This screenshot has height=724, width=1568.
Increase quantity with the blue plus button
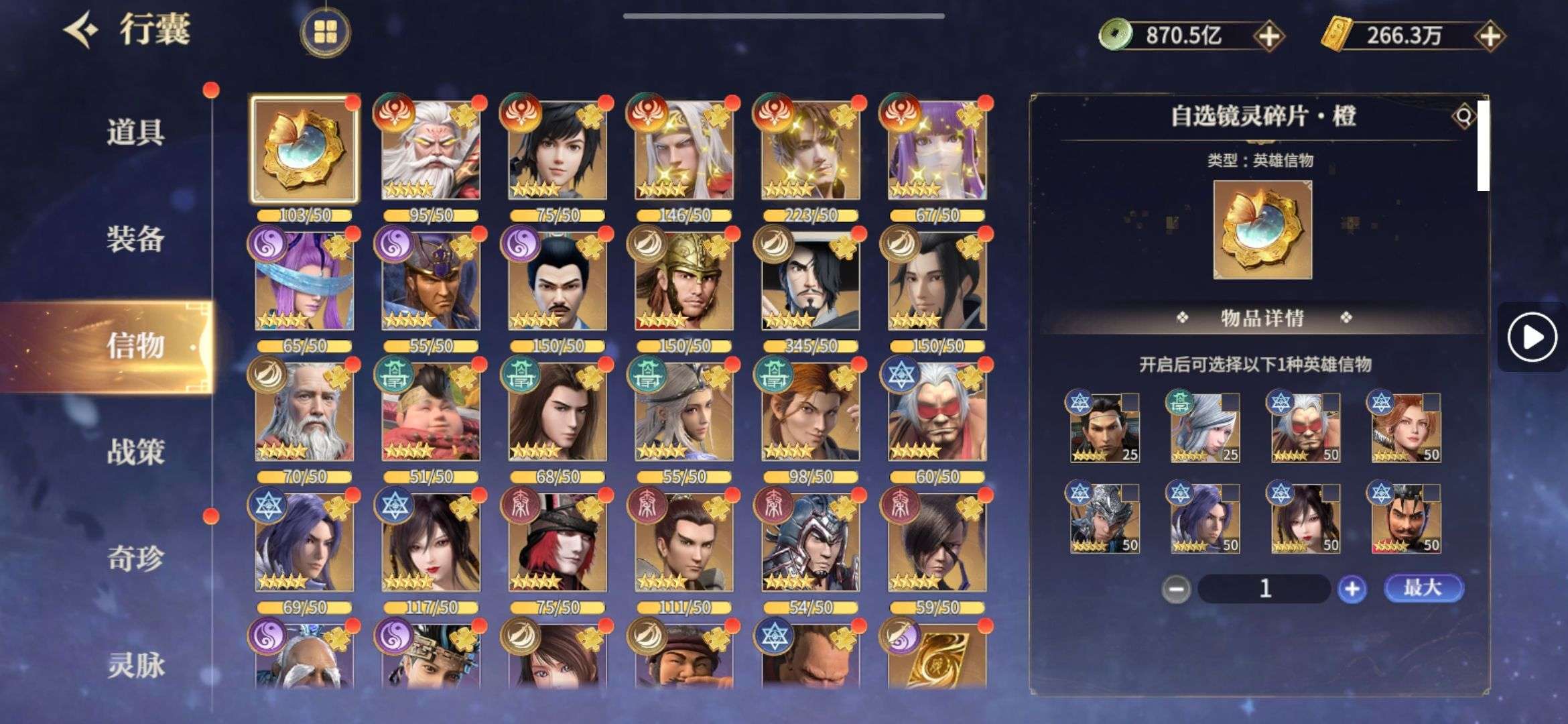pos(1352,589)
